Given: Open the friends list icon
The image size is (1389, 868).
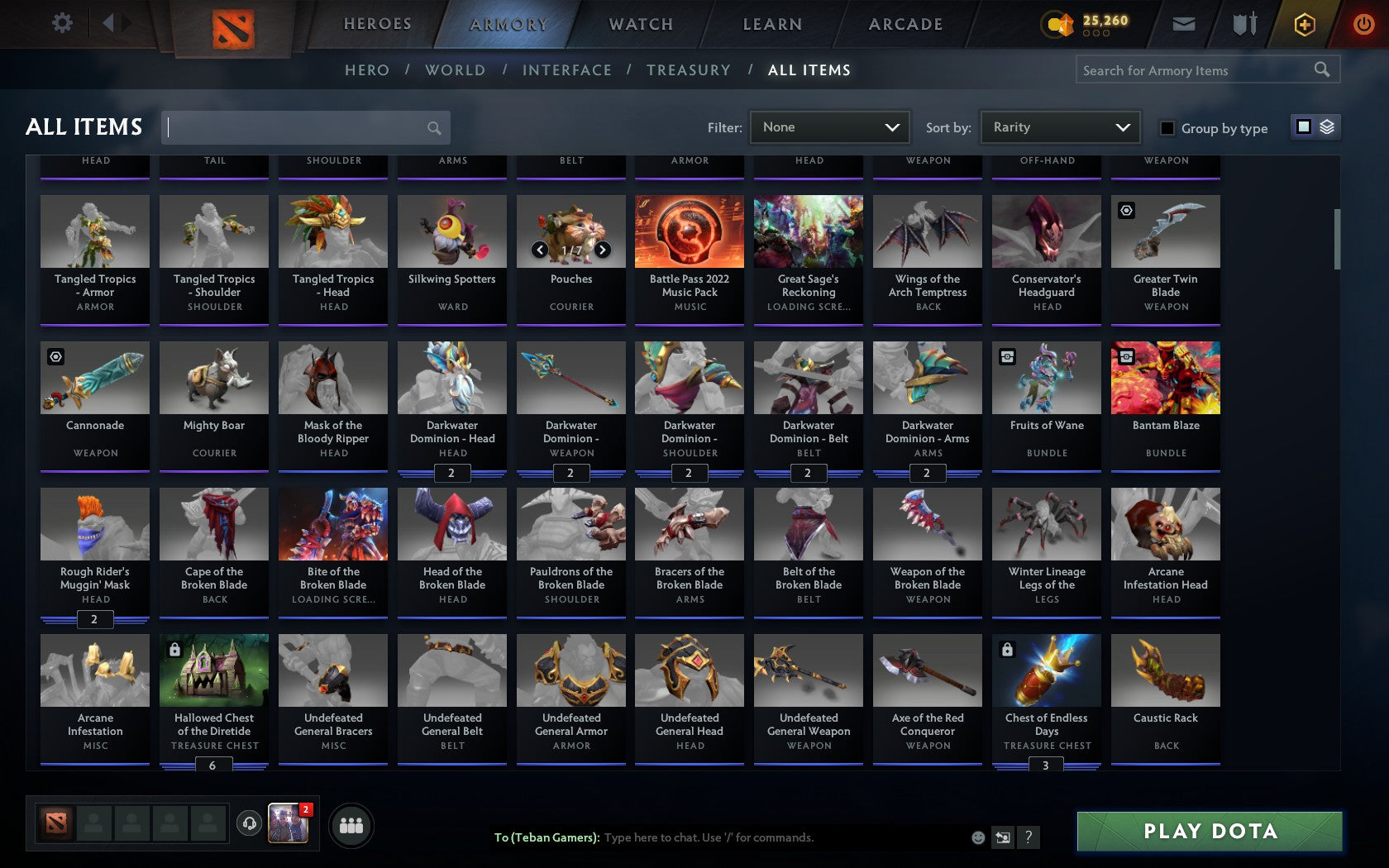Looking at the screenshot, I should pyautogui.click(x=351, y=824).
